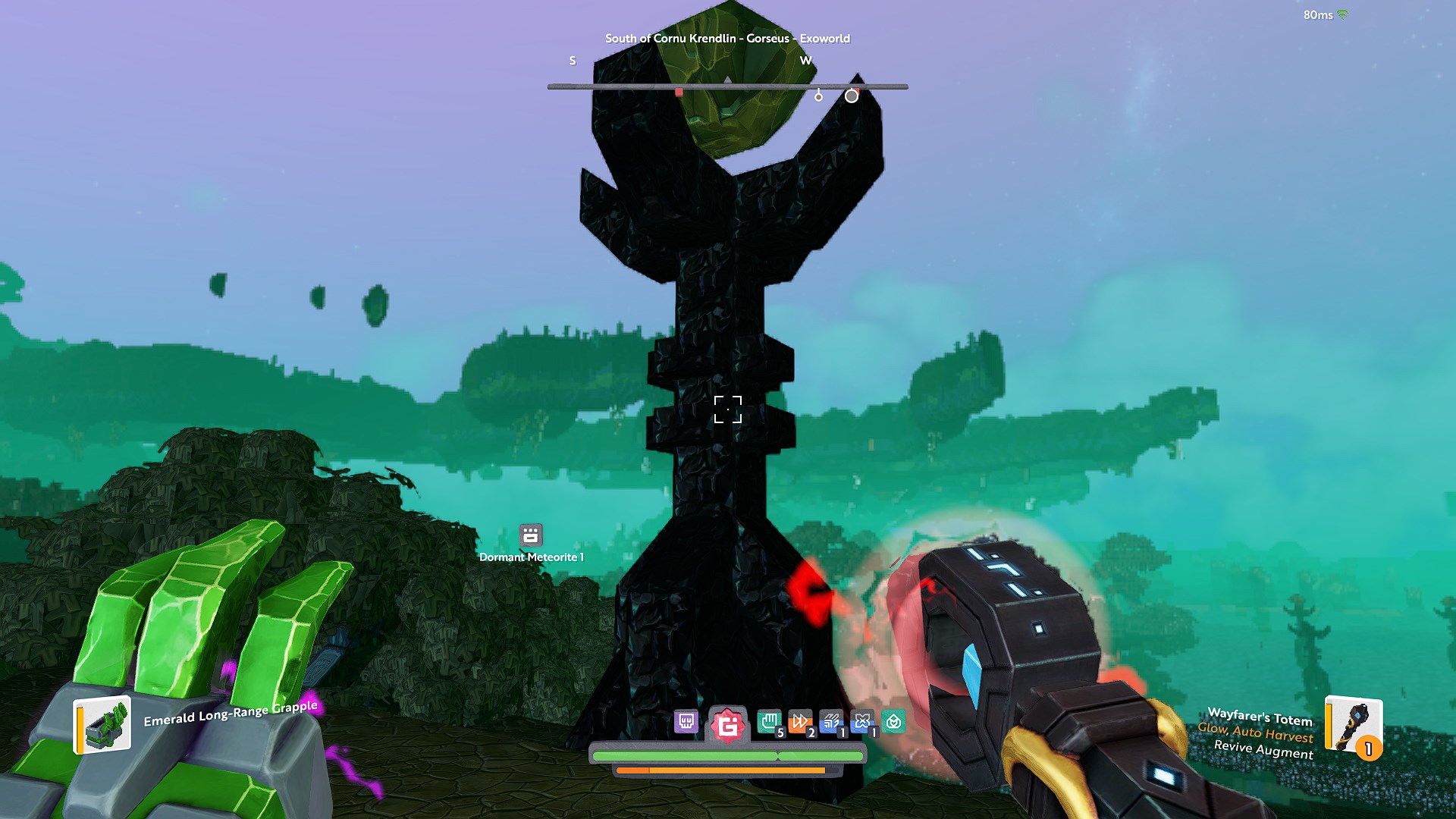Viewport: 1456px width, 819px height.
Task: Select the Emerald Long-Range Grapple slot
Action: [x=103, y=725]
